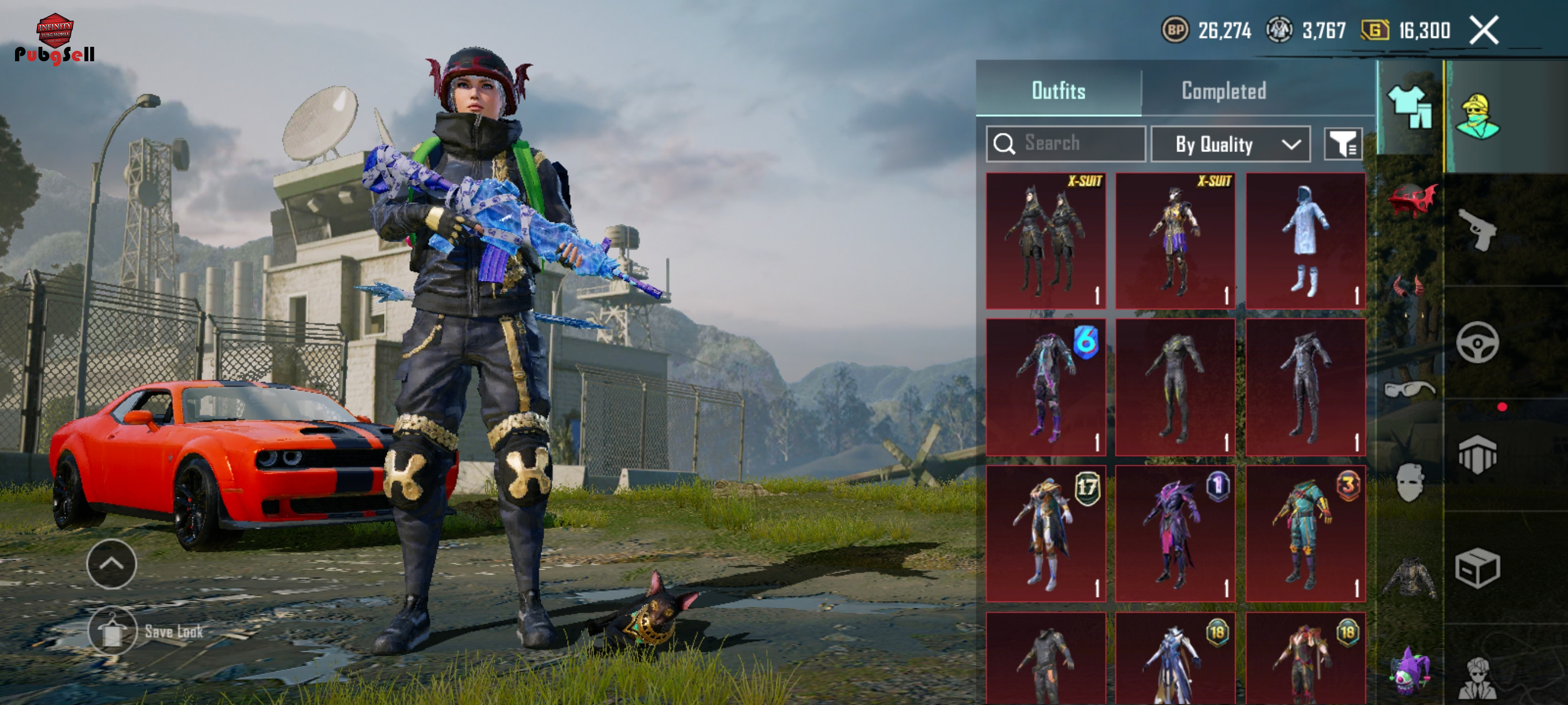Close the inventory with the X button
This screenshot has width=1568, height=705.
click(1484, 31)
